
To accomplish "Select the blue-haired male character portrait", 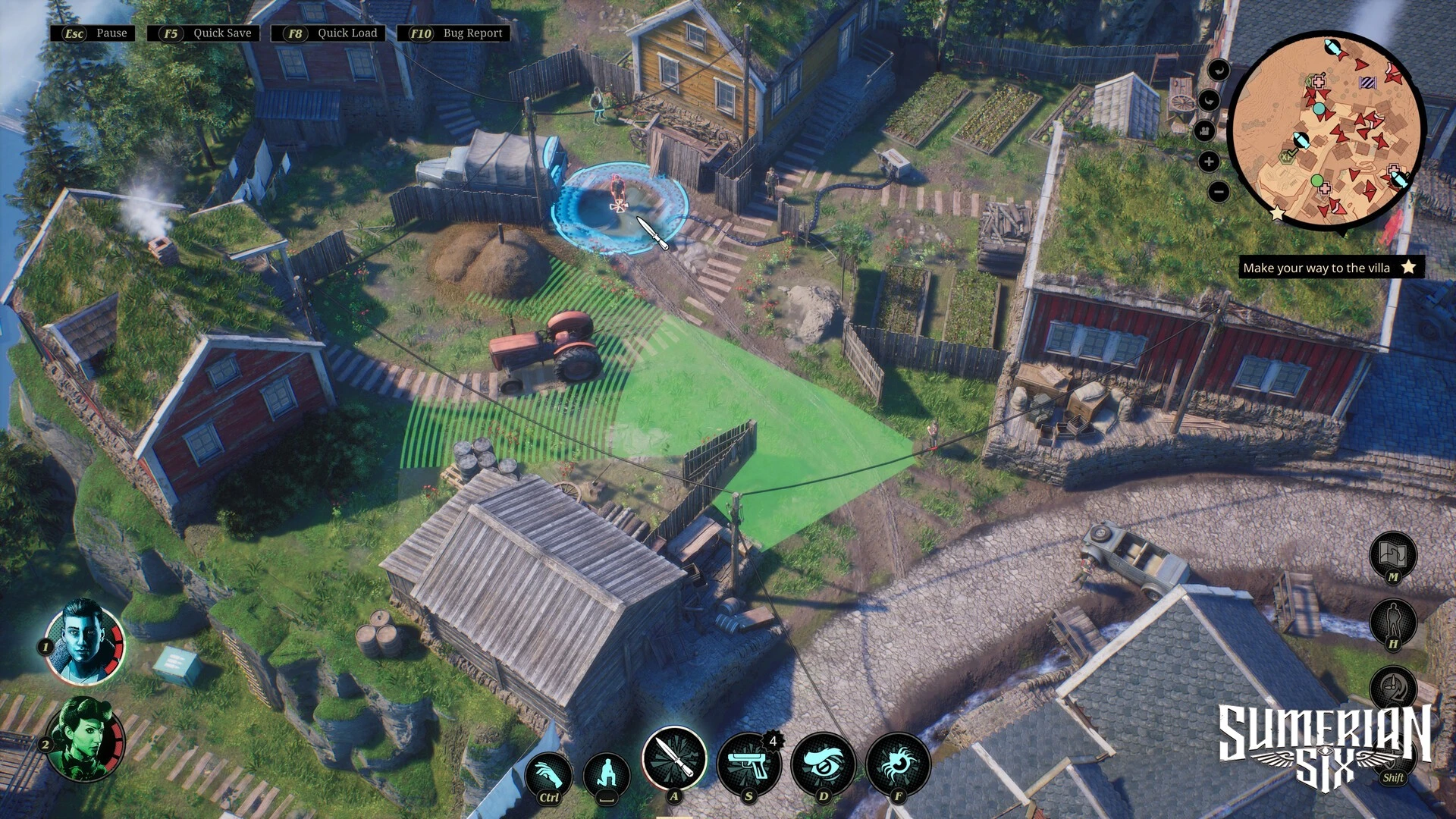I will pyautogui.click(x=83, y=642).
